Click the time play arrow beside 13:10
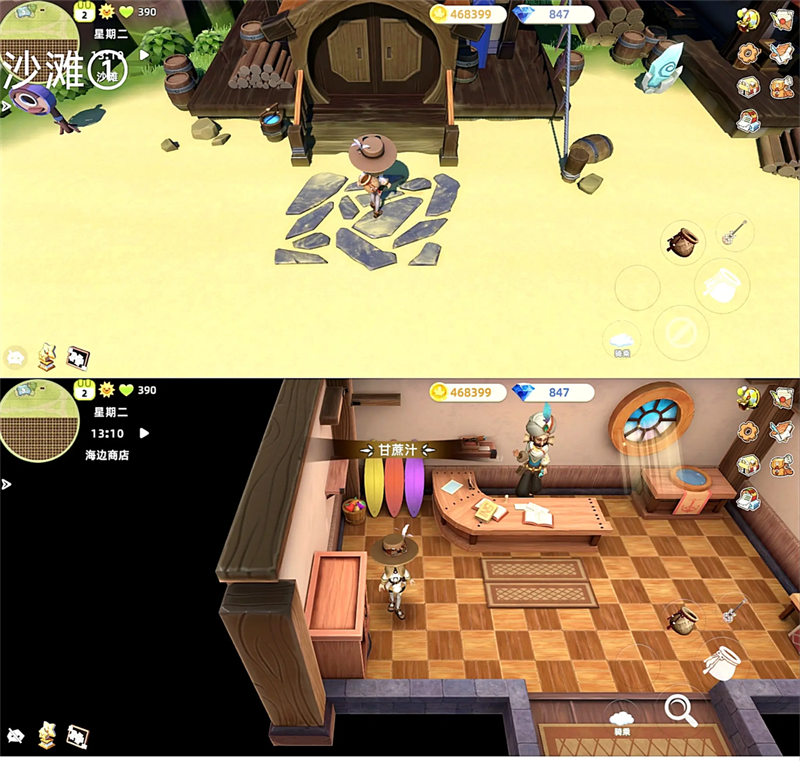 145,433
